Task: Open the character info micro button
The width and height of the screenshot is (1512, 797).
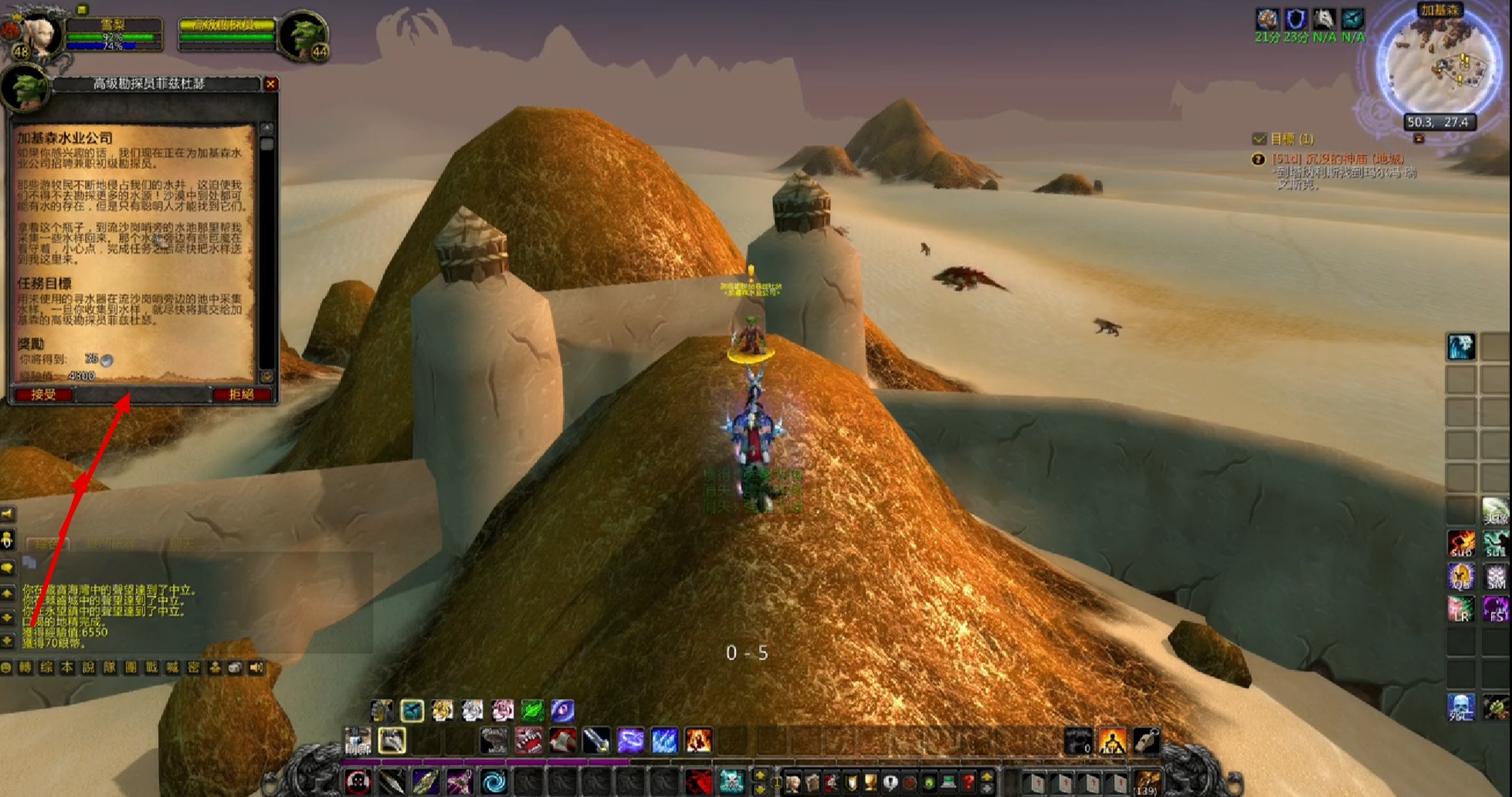Action: pyautogui.click(x=793, y=782)
